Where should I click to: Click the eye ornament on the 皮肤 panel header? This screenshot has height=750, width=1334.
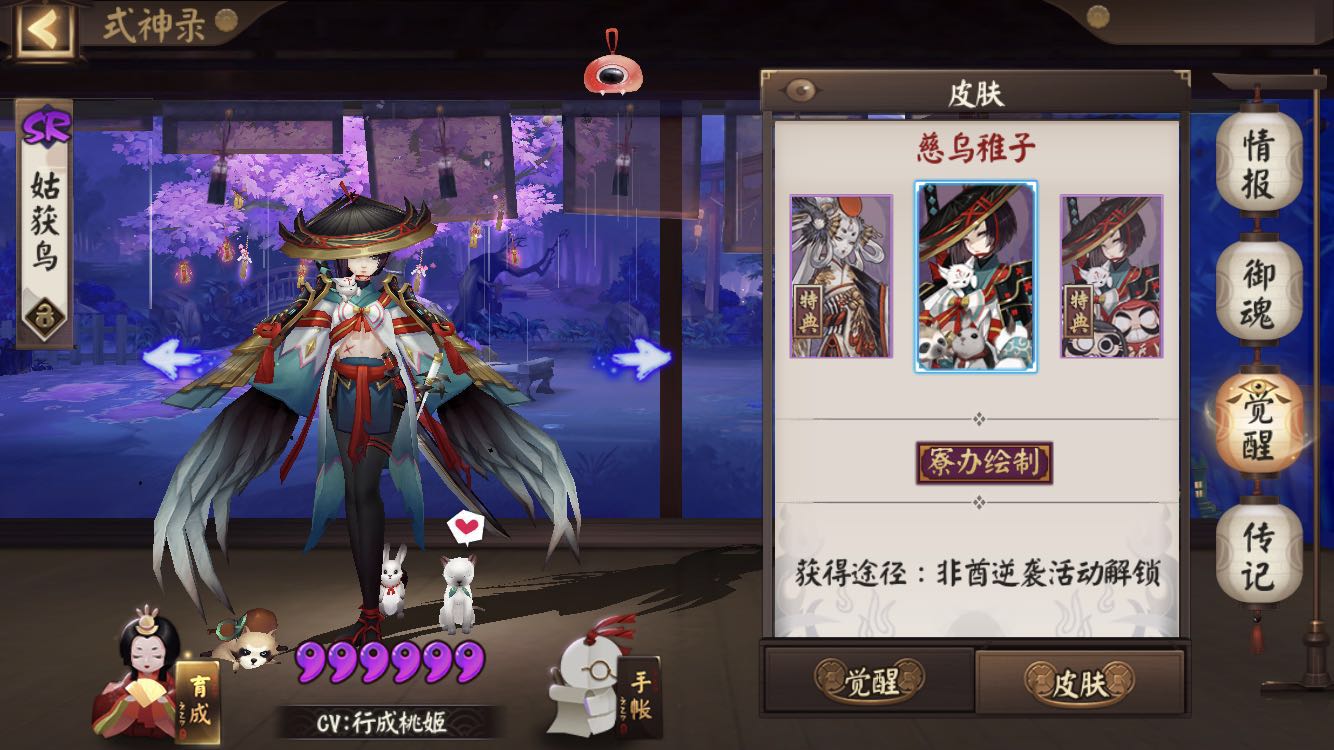click(x=800, y=88)
